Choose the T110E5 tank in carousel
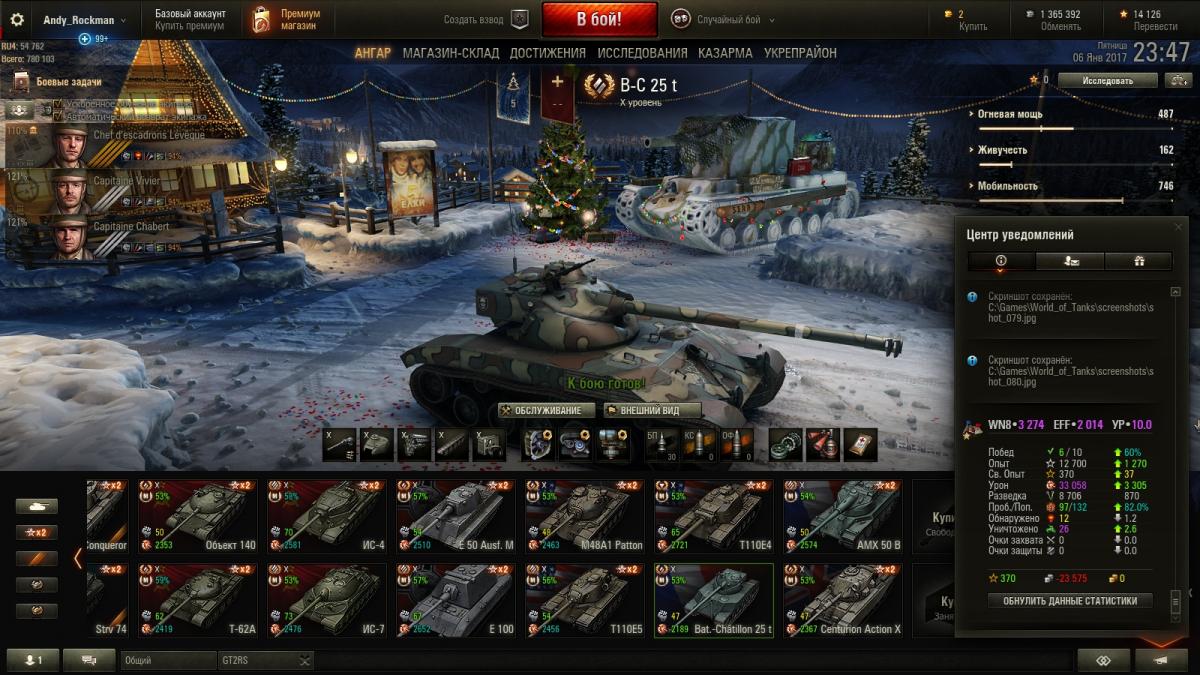The image size is (1200, 675). pos(584,600)
